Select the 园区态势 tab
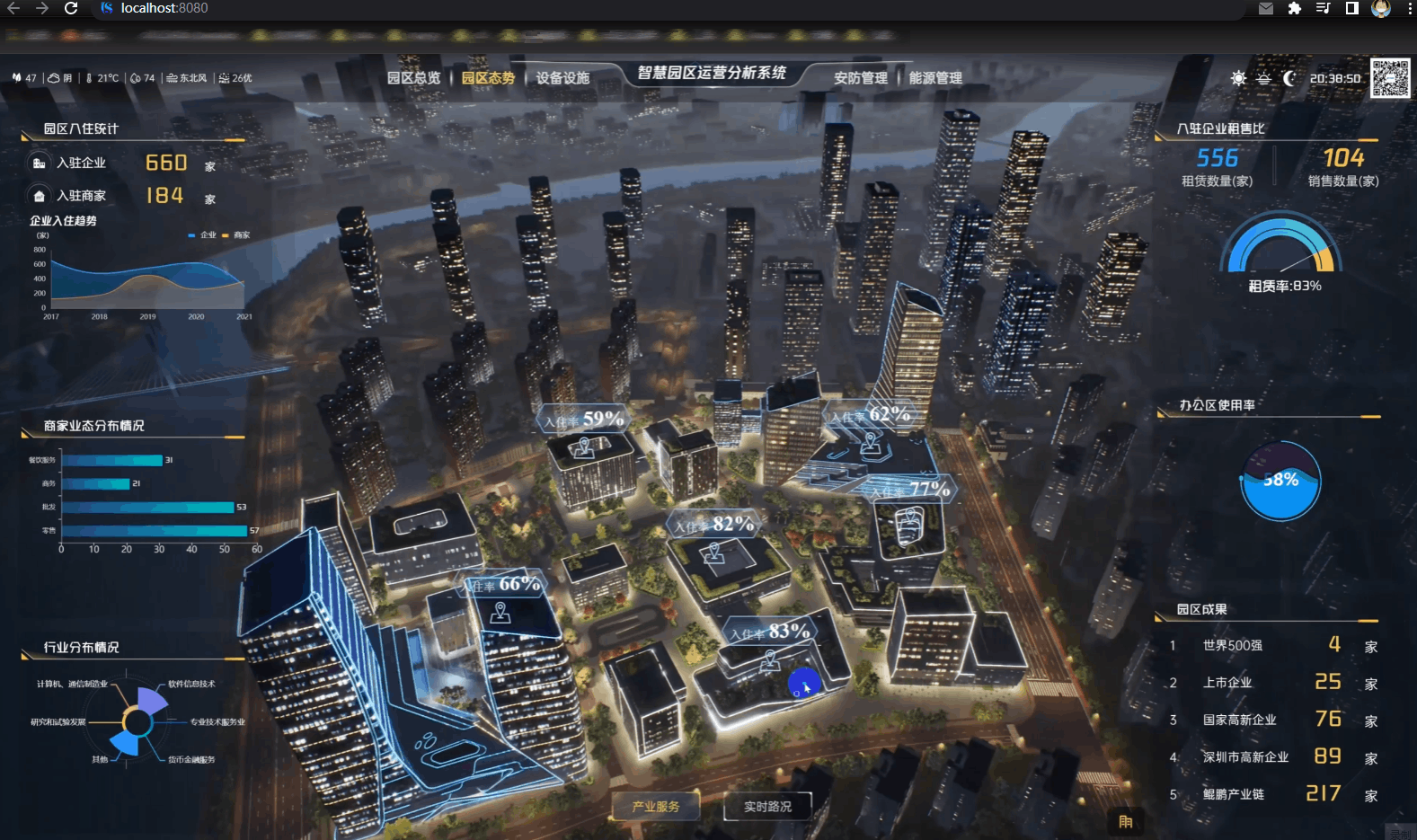 click(x=488, y=78)
